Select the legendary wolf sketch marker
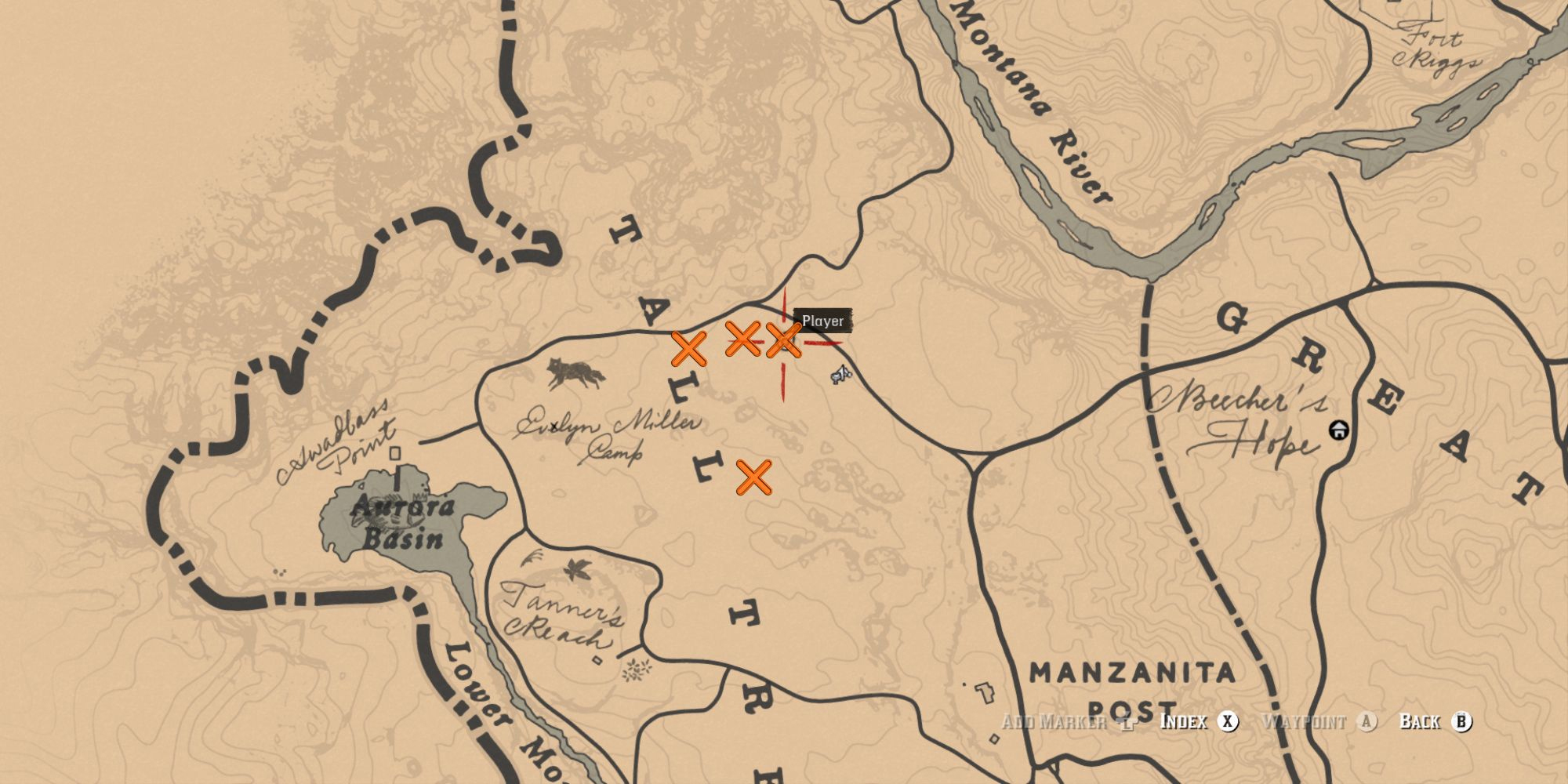 pyautogui.click(x=576, y=373)
